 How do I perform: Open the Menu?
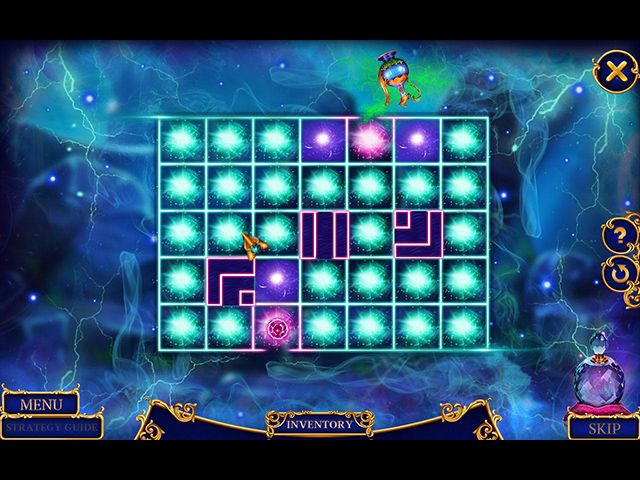point(41,405)
